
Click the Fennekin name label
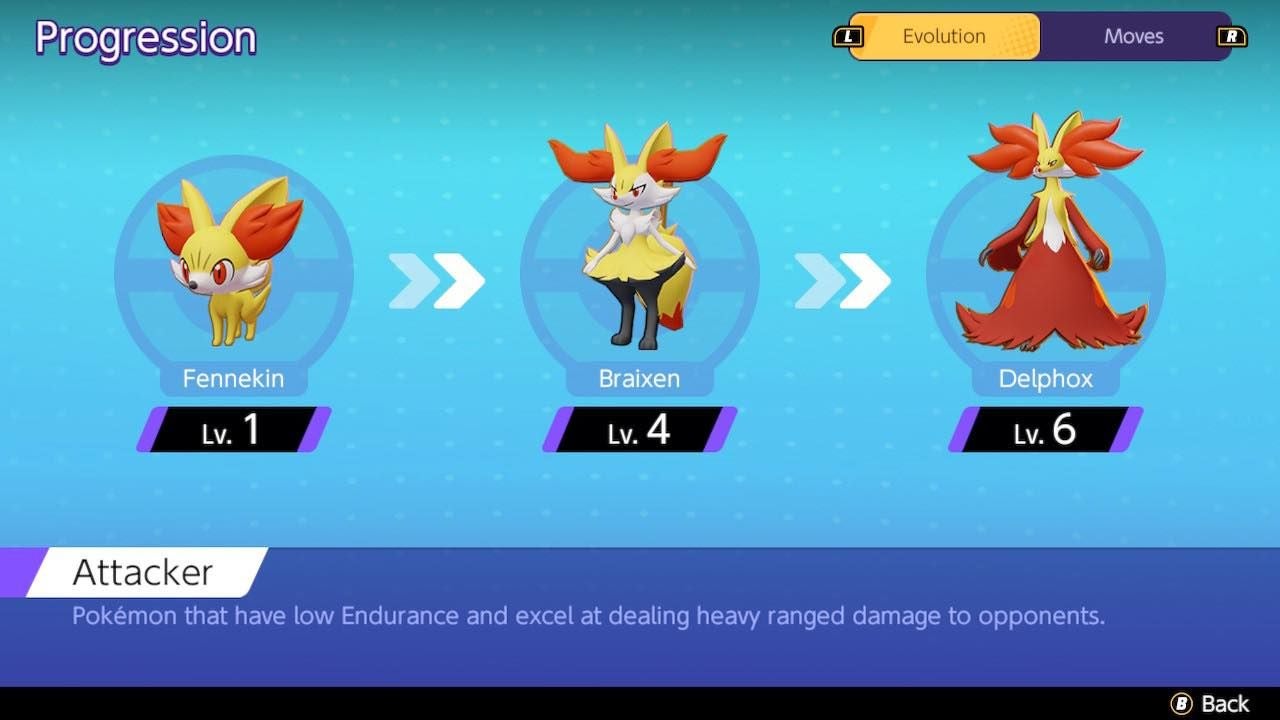(232, 378)
